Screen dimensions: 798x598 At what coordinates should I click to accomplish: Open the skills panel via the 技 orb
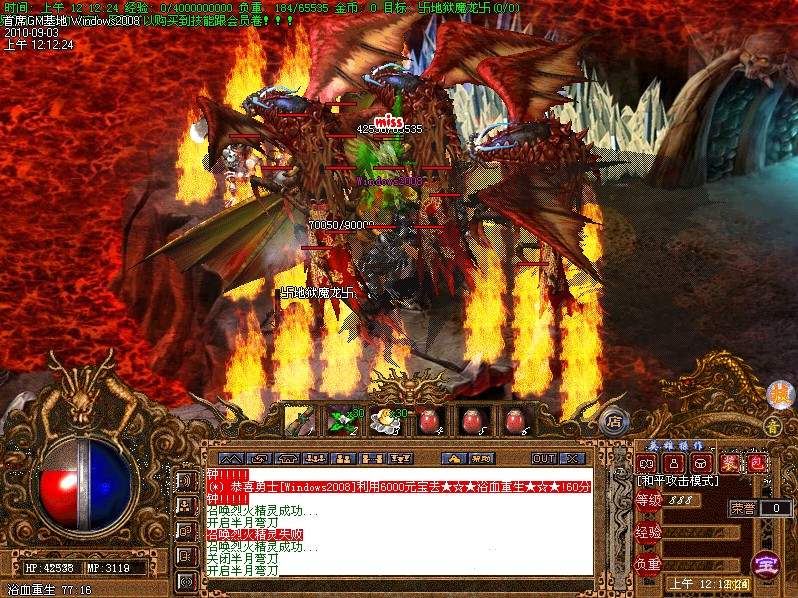tap(778, 394)
